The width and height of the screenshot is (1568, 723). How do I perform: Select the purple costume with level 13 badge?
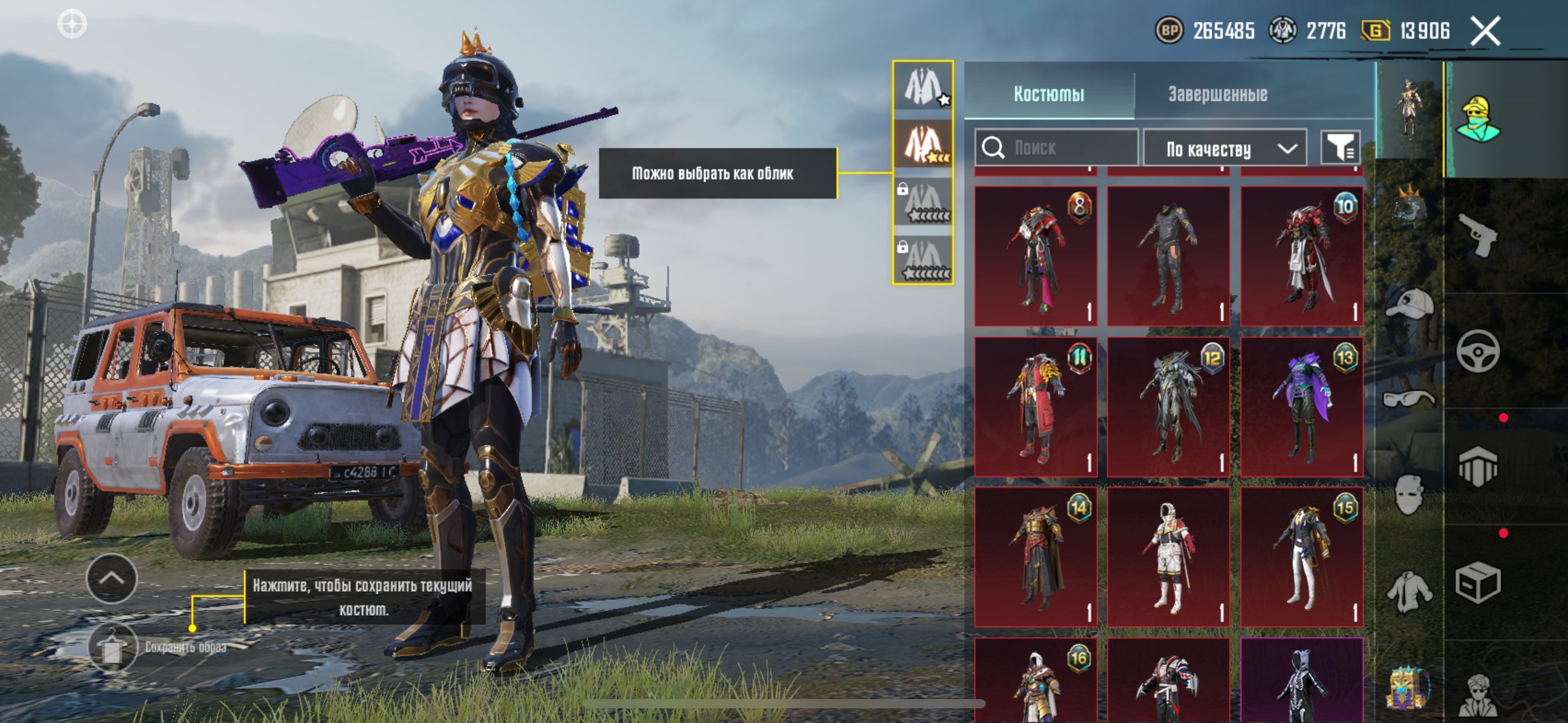pos(1302,407)
